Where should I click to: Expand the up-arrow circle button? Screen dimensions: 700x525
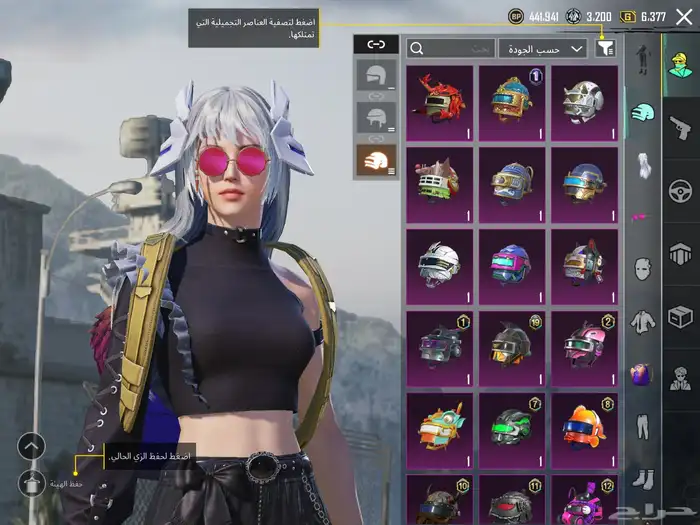tap(32, 446)
